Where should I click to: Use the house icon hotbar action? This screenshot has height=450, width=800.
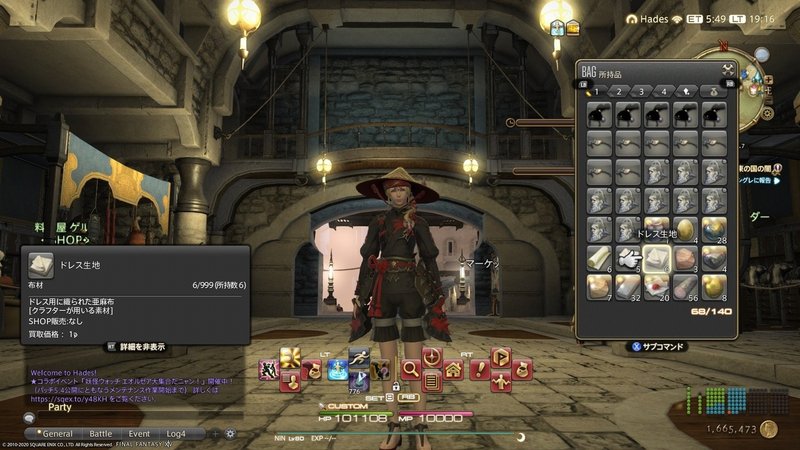tap(454, 370)
